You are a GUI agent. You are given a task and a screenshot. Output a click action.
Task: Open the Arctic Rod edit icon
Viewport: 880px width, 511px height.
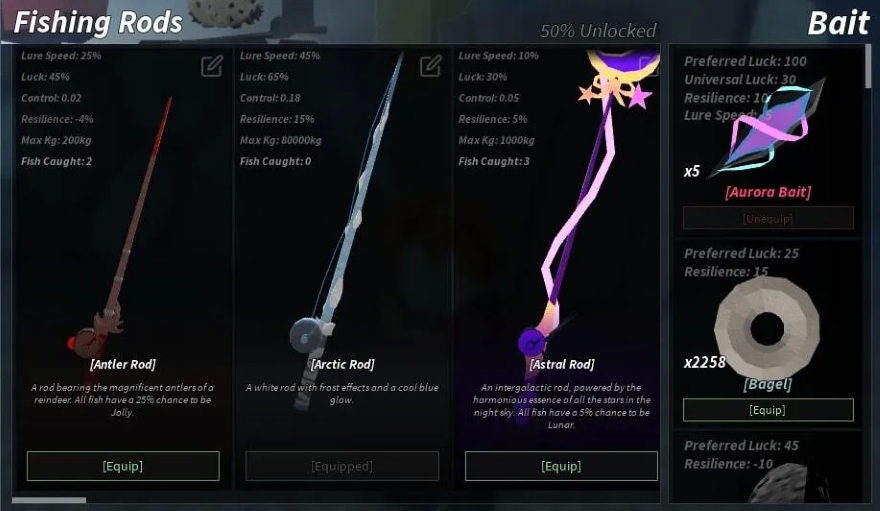431,66
